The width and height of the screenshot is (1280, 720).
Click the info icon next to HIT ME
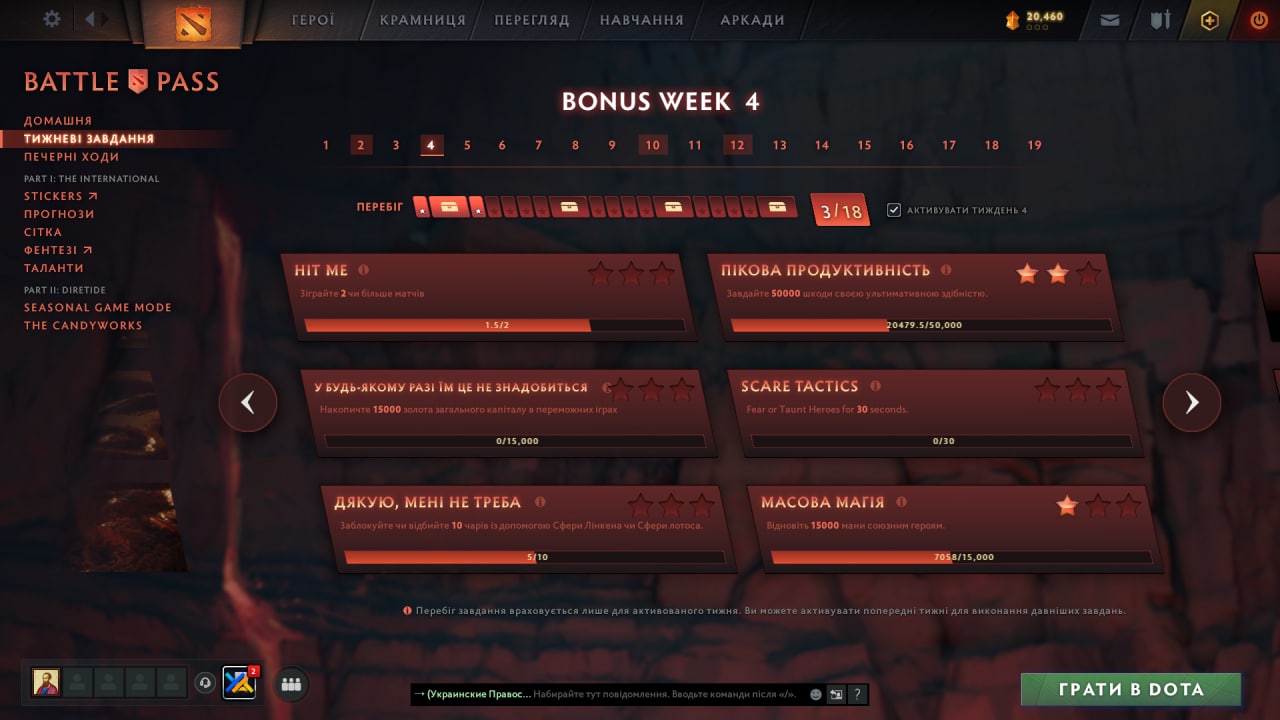pyautogui.click(x=363, y=268)
